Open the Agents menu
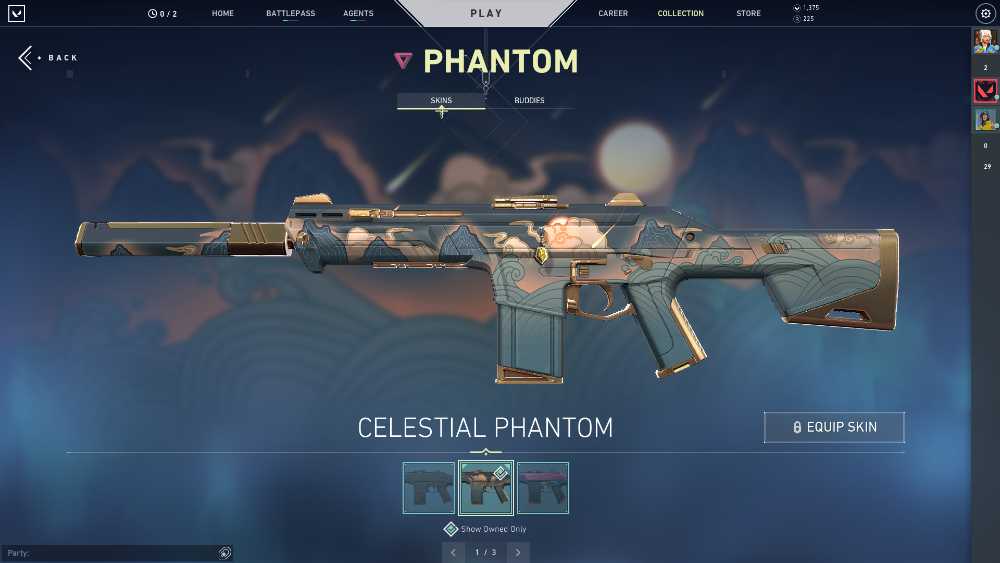1000x563 pixels. click(358, 14)
